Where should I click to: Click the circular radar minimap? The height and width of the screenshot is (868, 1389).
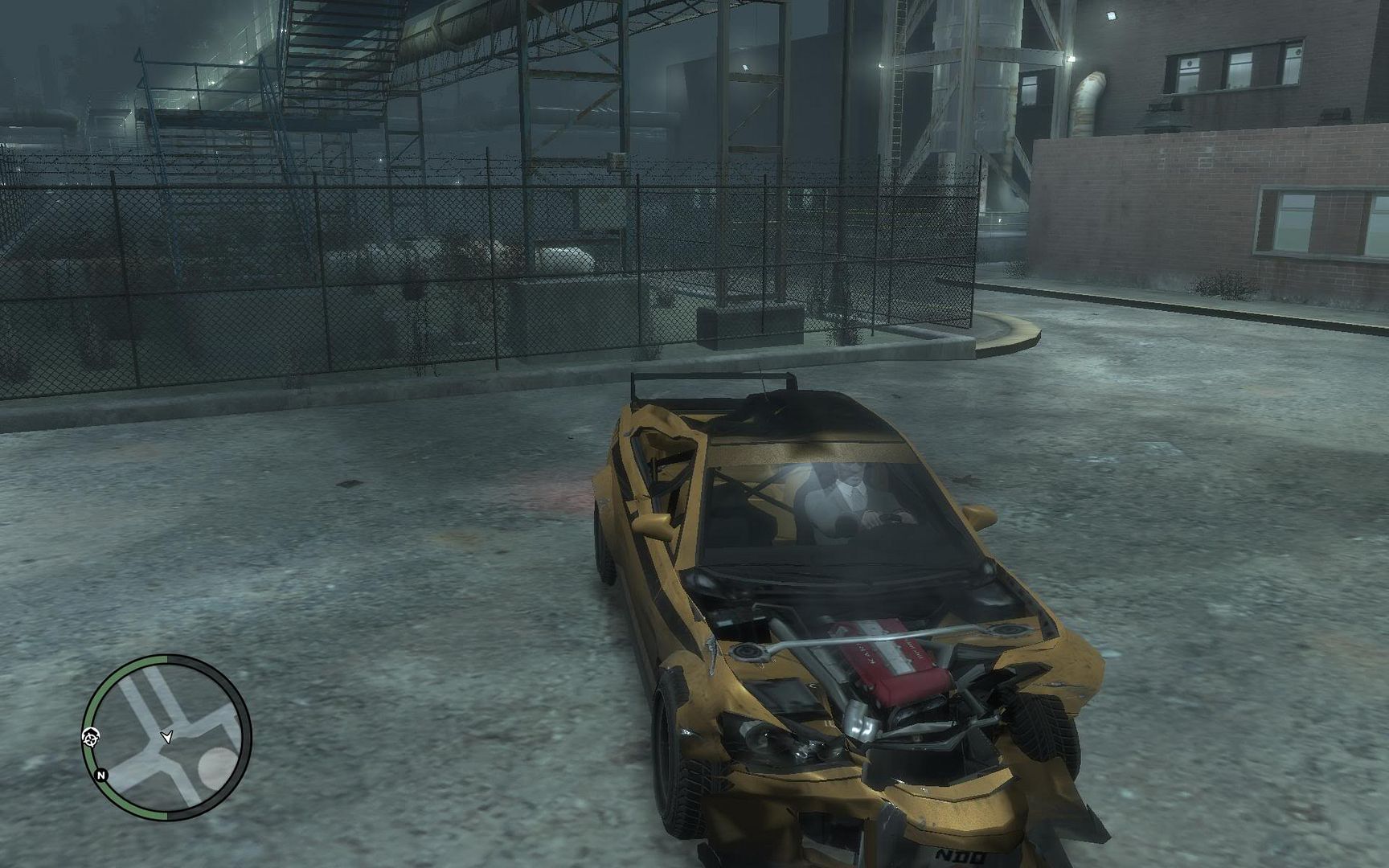(167, 737)
